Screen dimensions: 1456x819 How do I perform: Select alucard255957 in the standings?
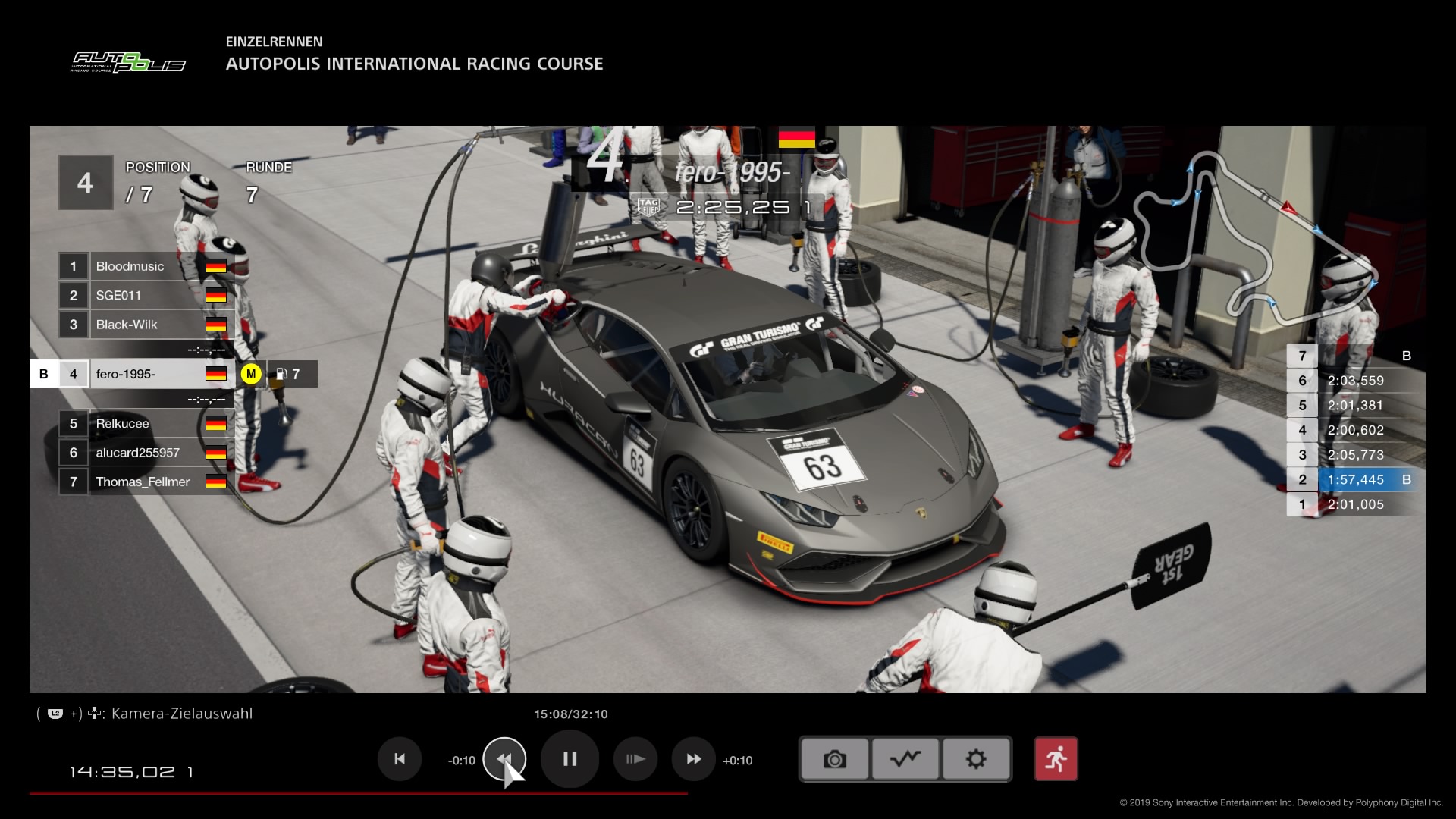(144, 453)
